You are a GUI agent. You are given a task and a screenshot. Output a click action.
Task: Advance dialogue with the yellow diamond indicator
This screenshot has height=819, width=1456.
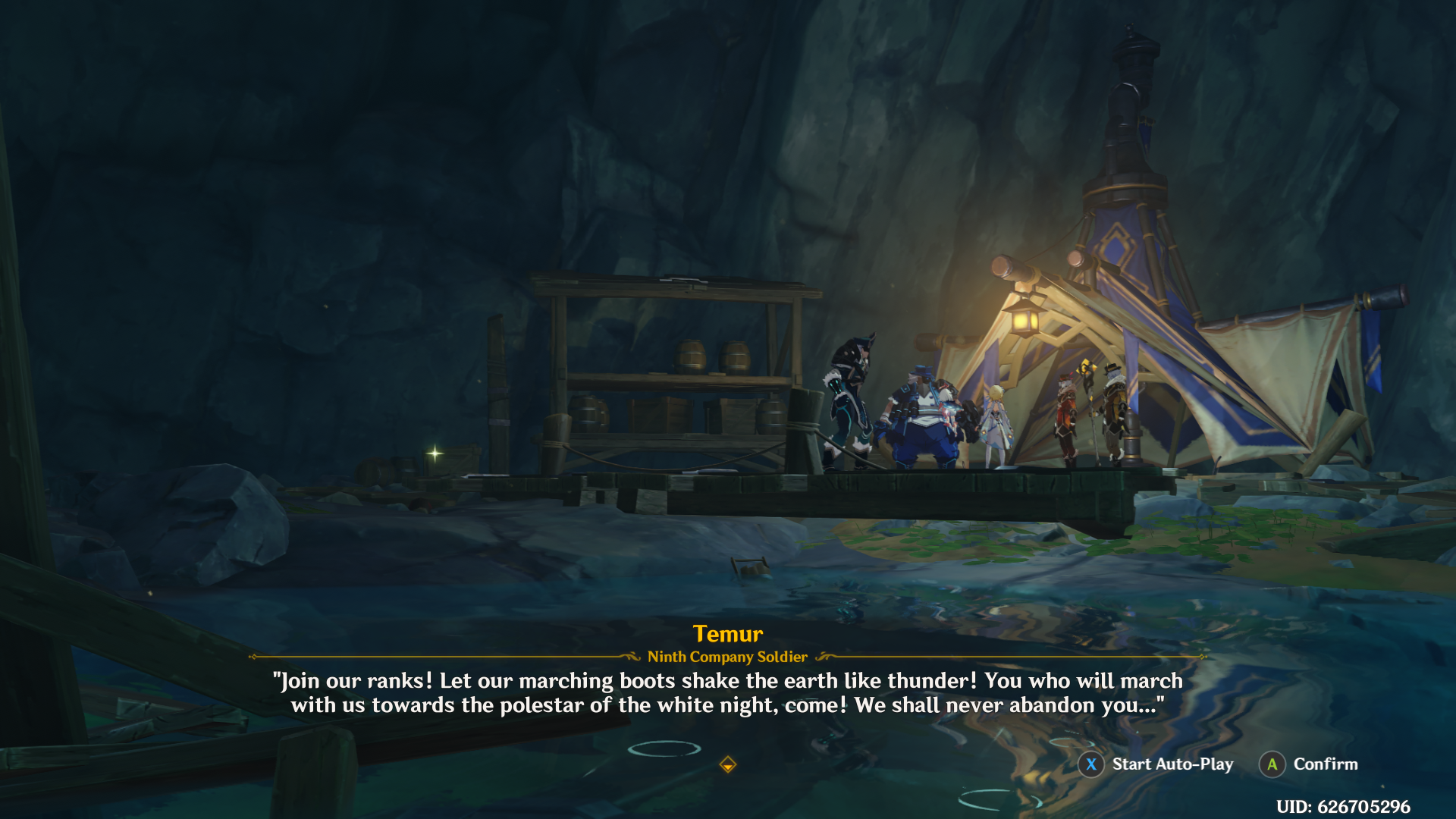click(x=727, y=764)
